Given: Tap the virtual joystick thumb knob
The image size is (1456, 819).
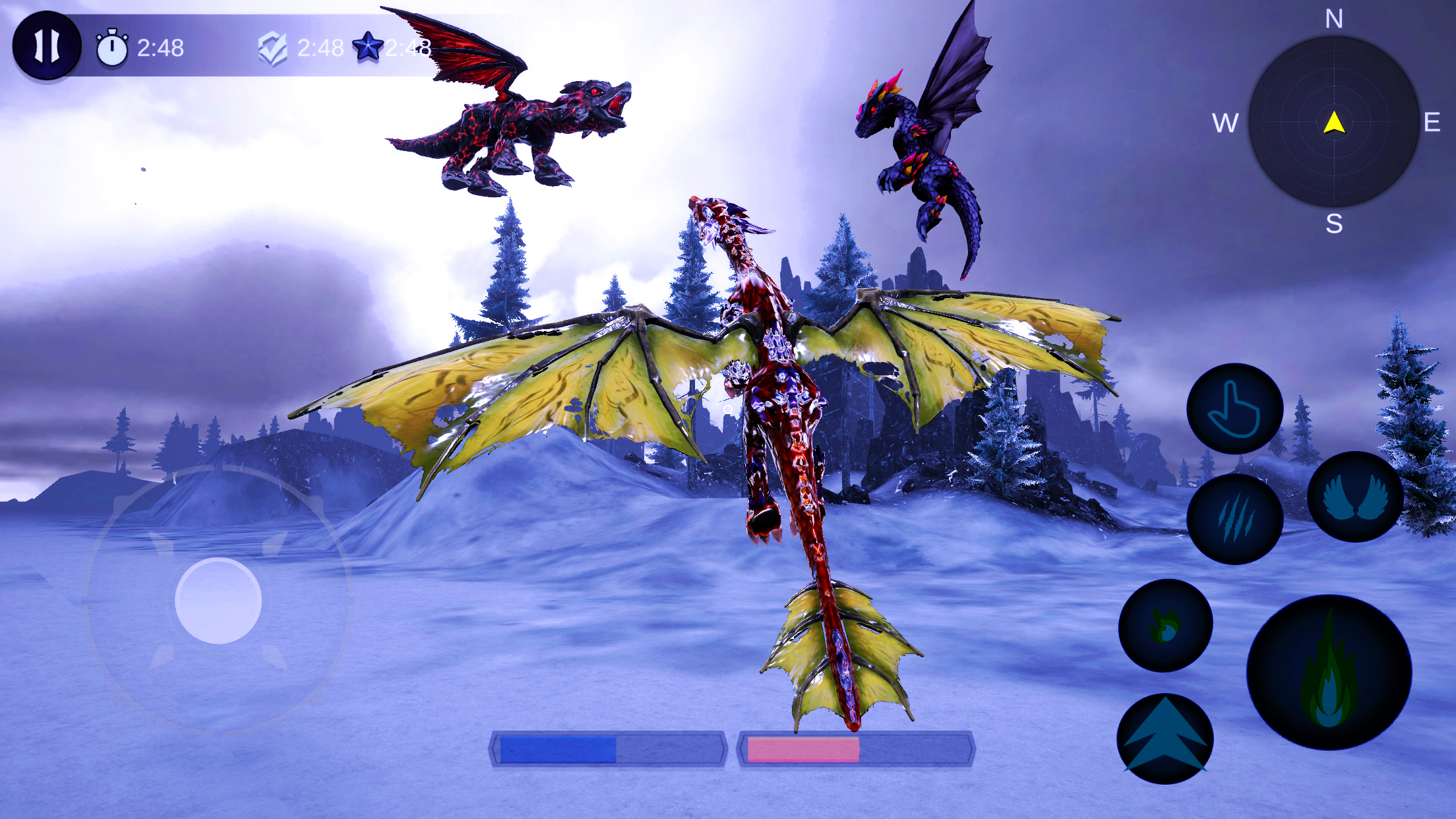Looking at the screenshot, I should tap(218, 601).
